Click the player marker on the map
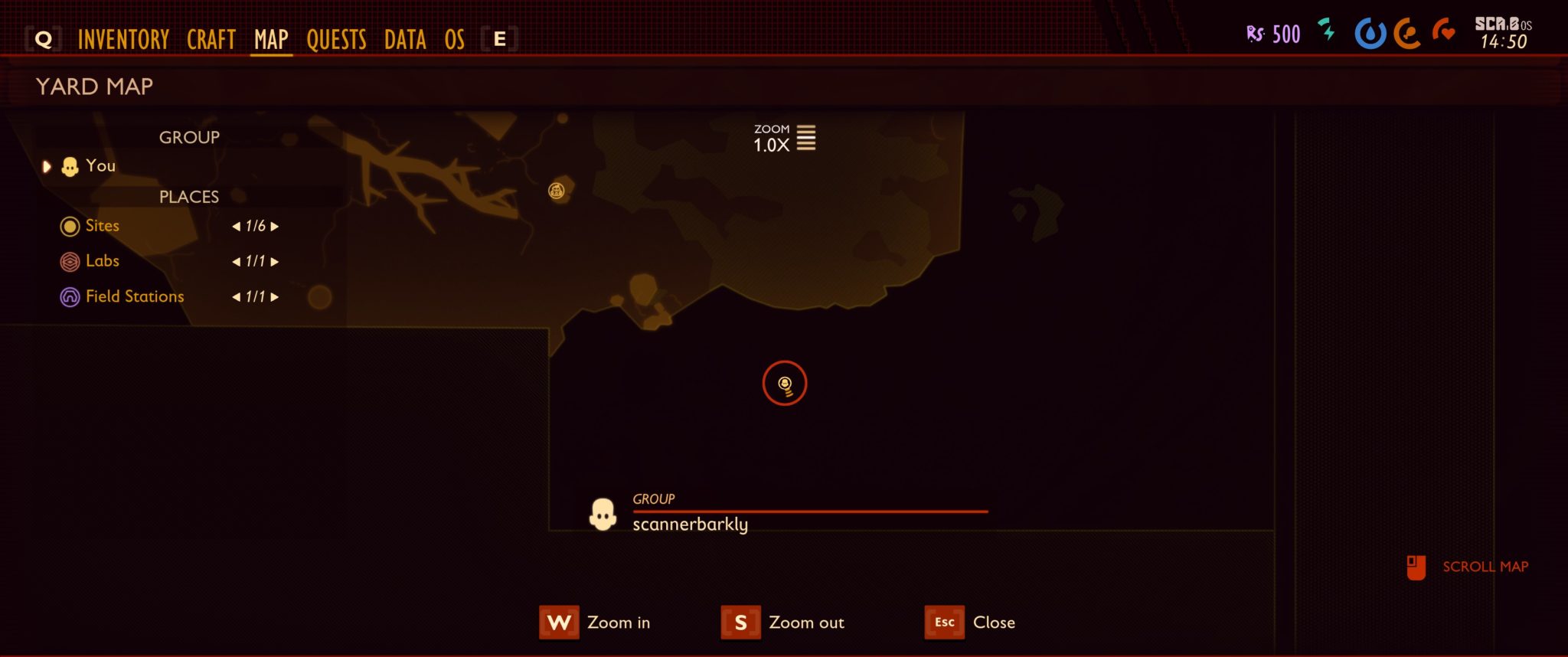 click(x=785, y=384)
